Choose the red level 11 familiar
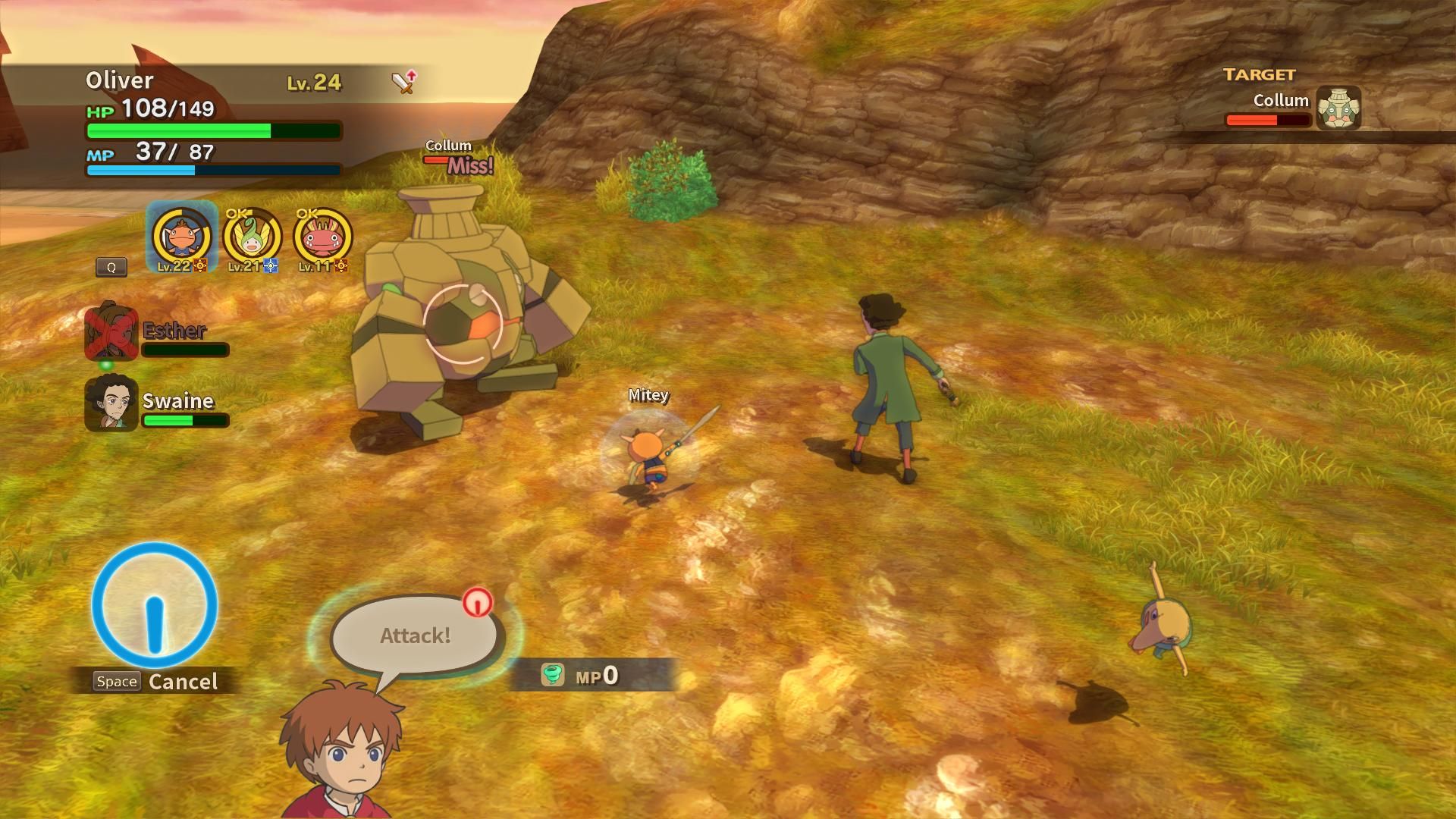Screen dimensions: 1456x819 (322, 237)
